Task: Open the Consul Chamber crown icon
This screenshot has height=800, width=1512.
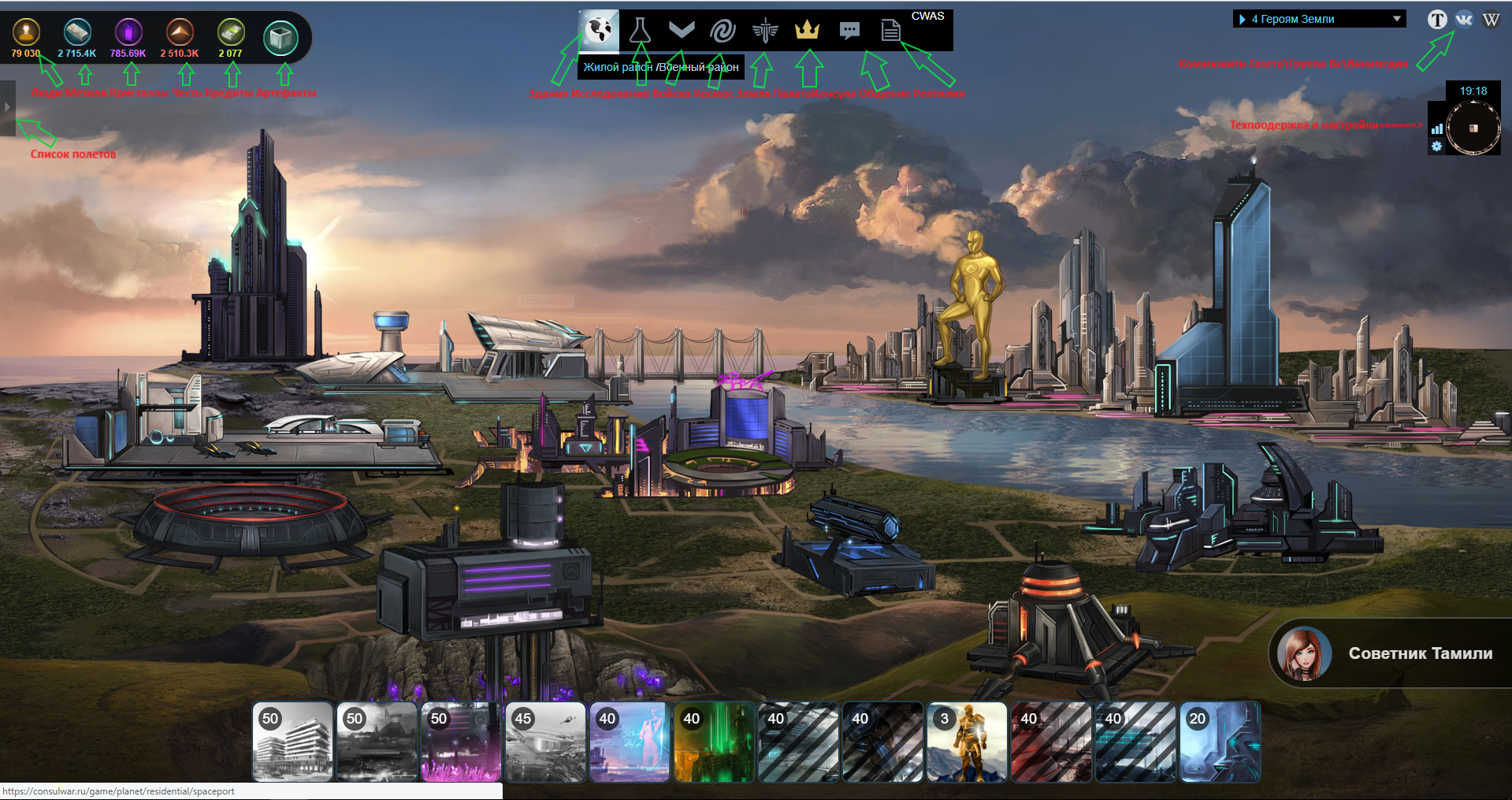Action: (807, 31)
